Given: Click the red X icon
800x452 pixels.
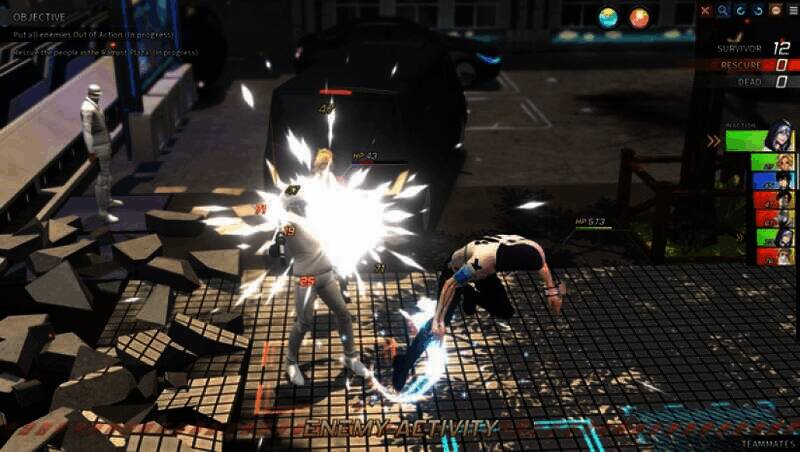Looking at the screenshot, I should [706, 11].
